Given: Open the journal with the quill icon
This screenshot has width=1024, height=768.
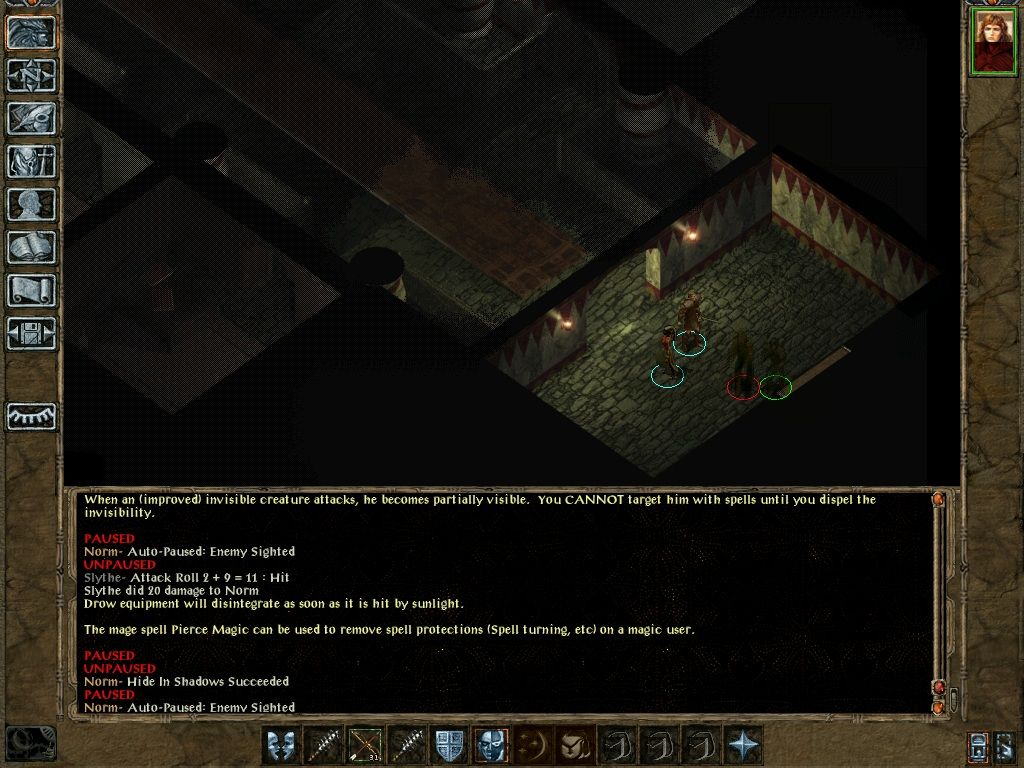Looking at the screenshot, I should tap(32, 118).
